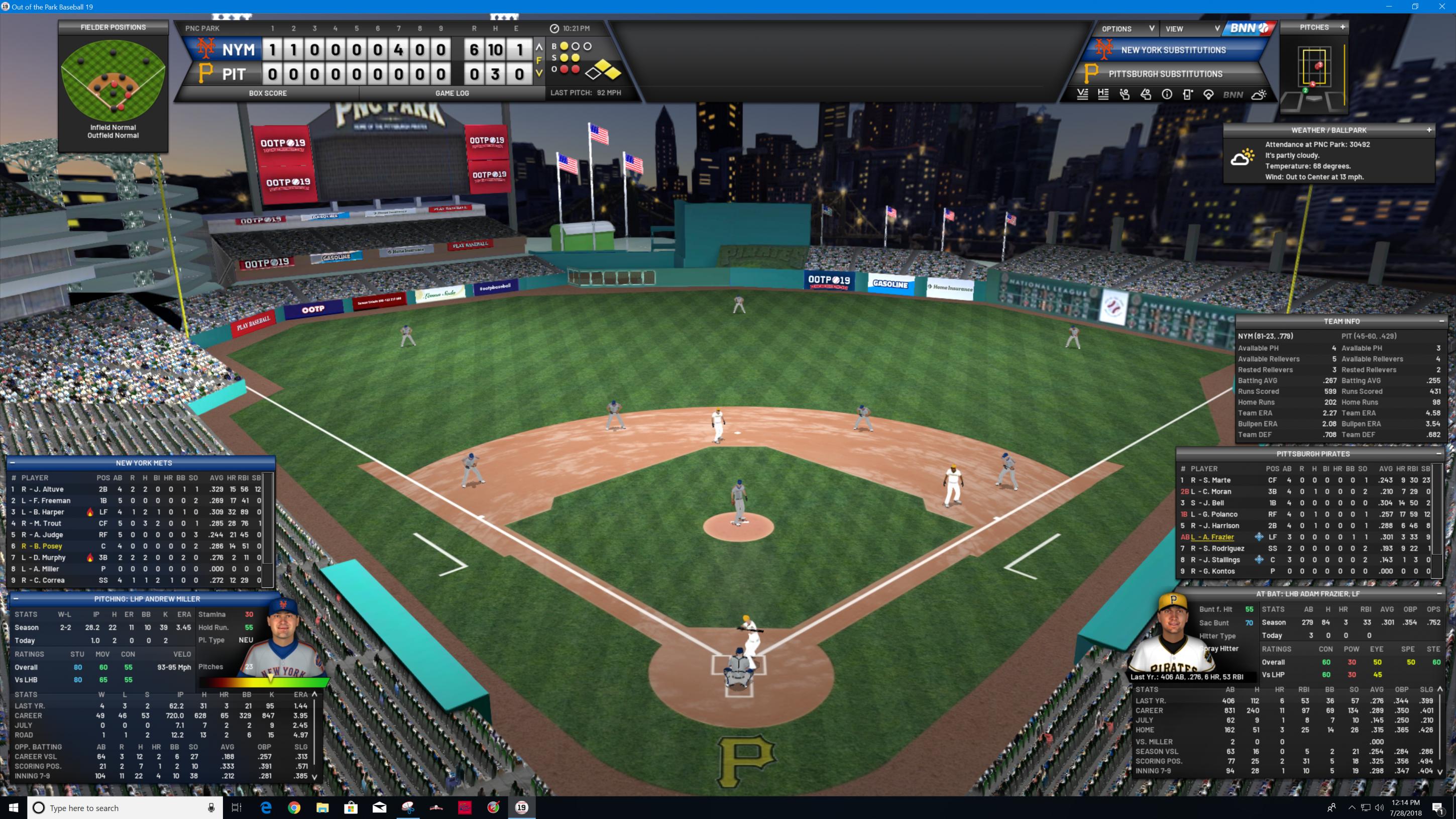Toggle the ballpark diamond icon
Image resolution: width=1456 pixels, height=819 pixels.
(1208, 95)
